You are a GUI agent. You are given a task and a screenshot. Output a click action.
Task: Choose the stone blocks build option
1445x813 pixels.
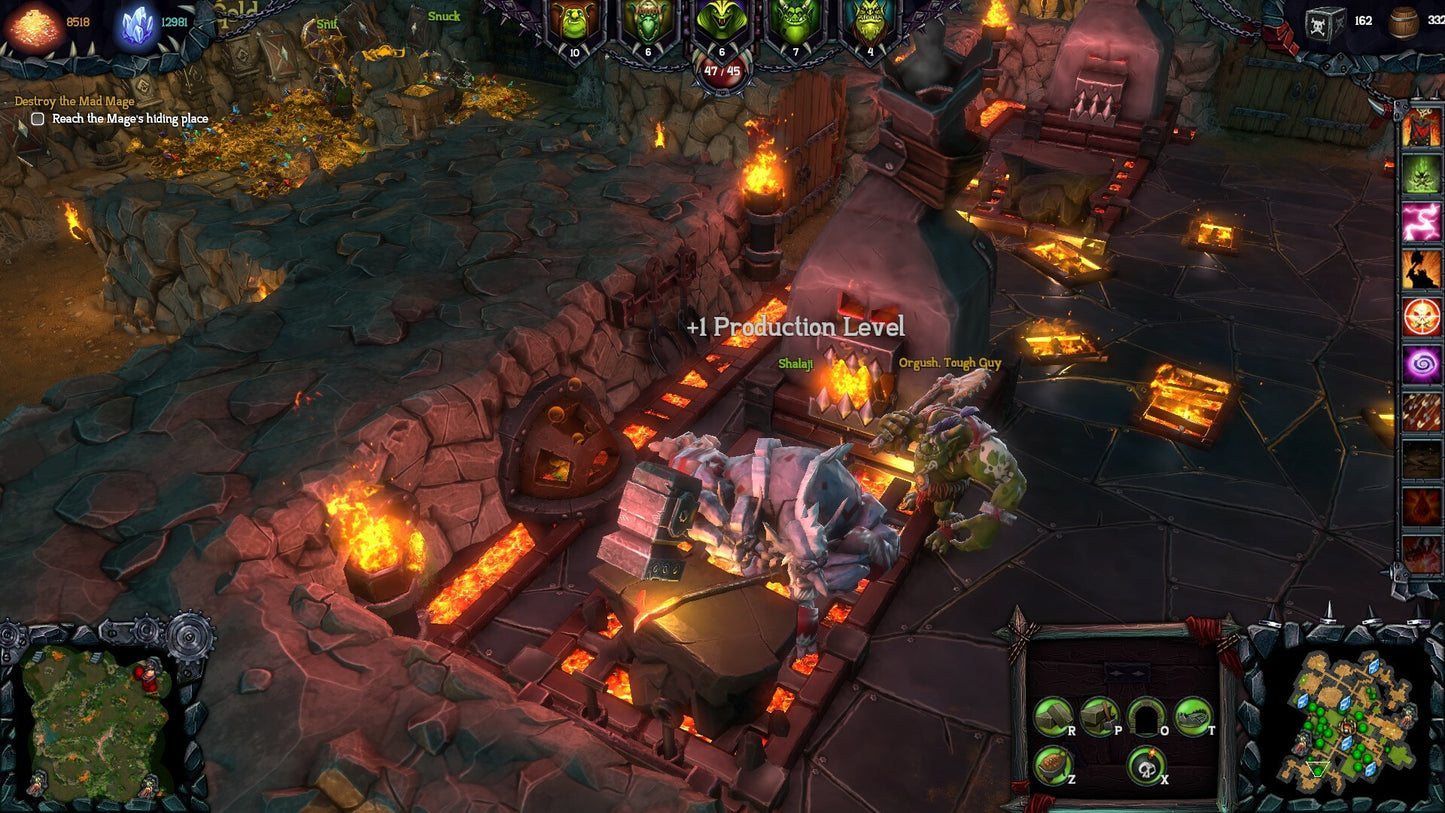[x=1053, y=716]
